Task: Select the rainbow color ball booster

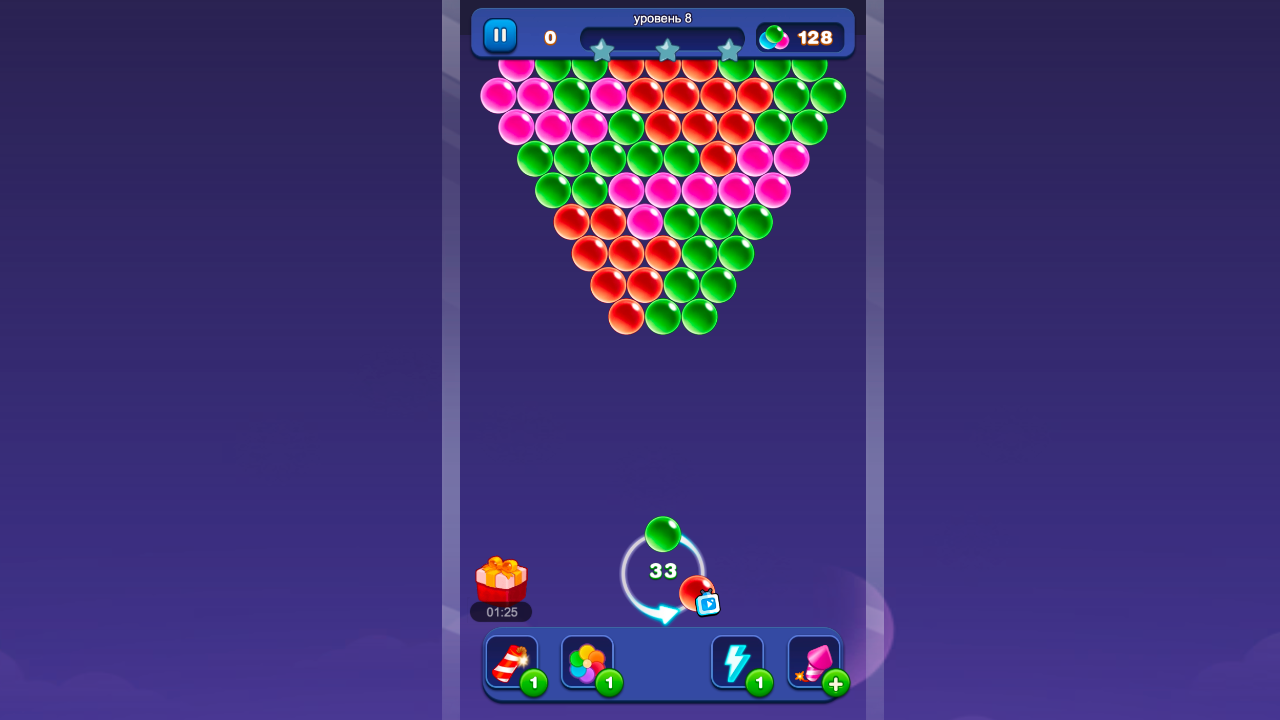Action: coord(587,662)
